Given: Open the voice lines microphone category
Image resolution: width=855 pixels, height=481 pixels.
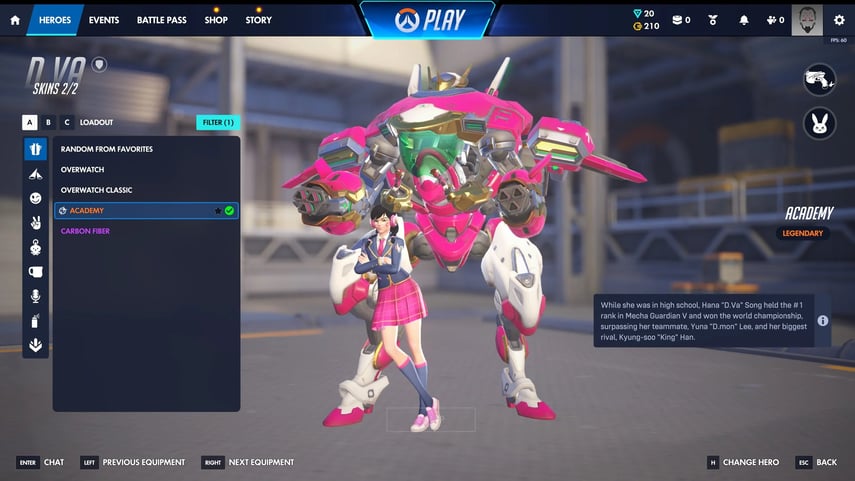Looking at the screenshot, I should pos(36,296).
